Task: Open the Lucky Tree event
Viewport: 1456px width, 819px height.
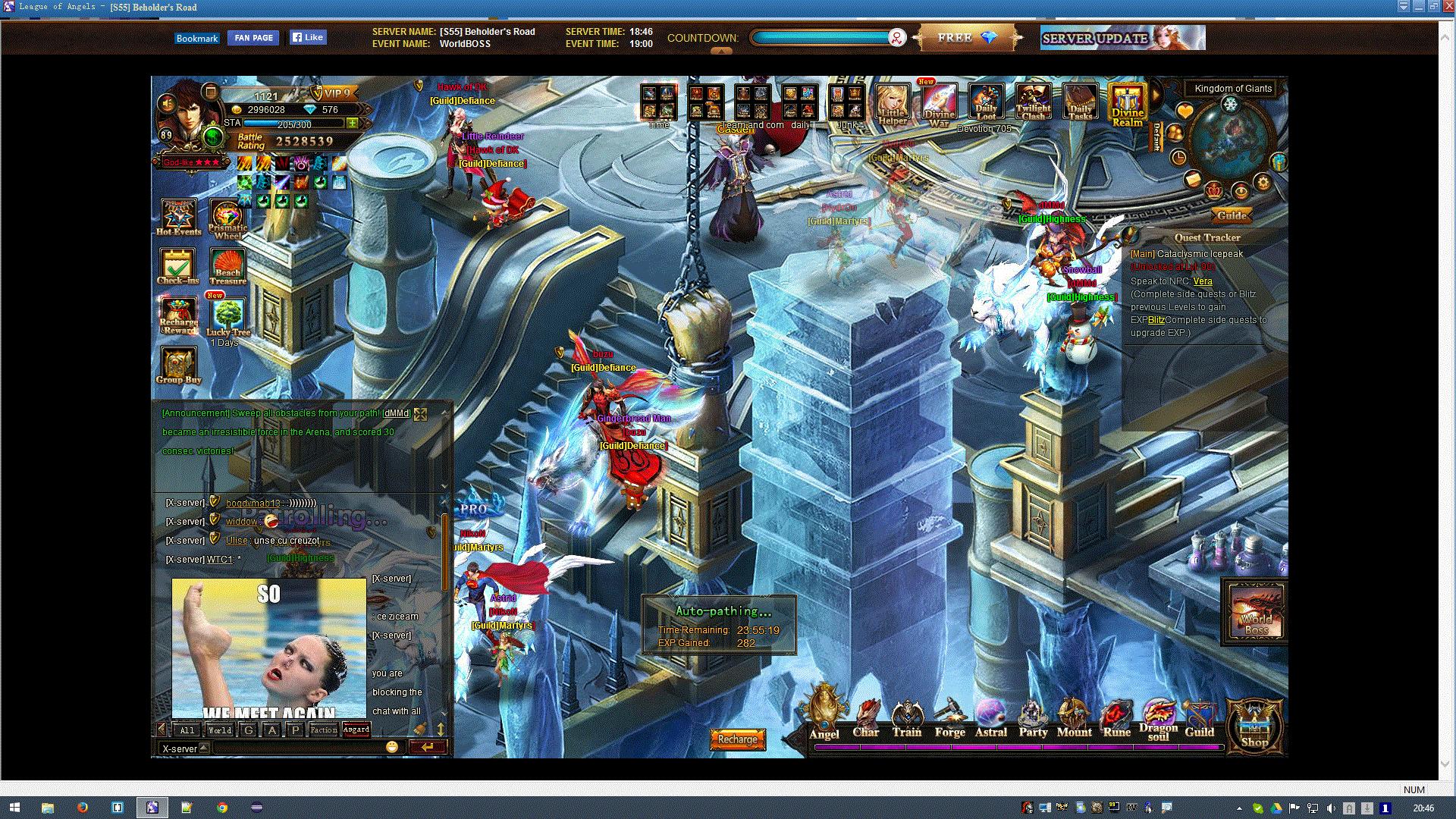Action: point(227,315)
